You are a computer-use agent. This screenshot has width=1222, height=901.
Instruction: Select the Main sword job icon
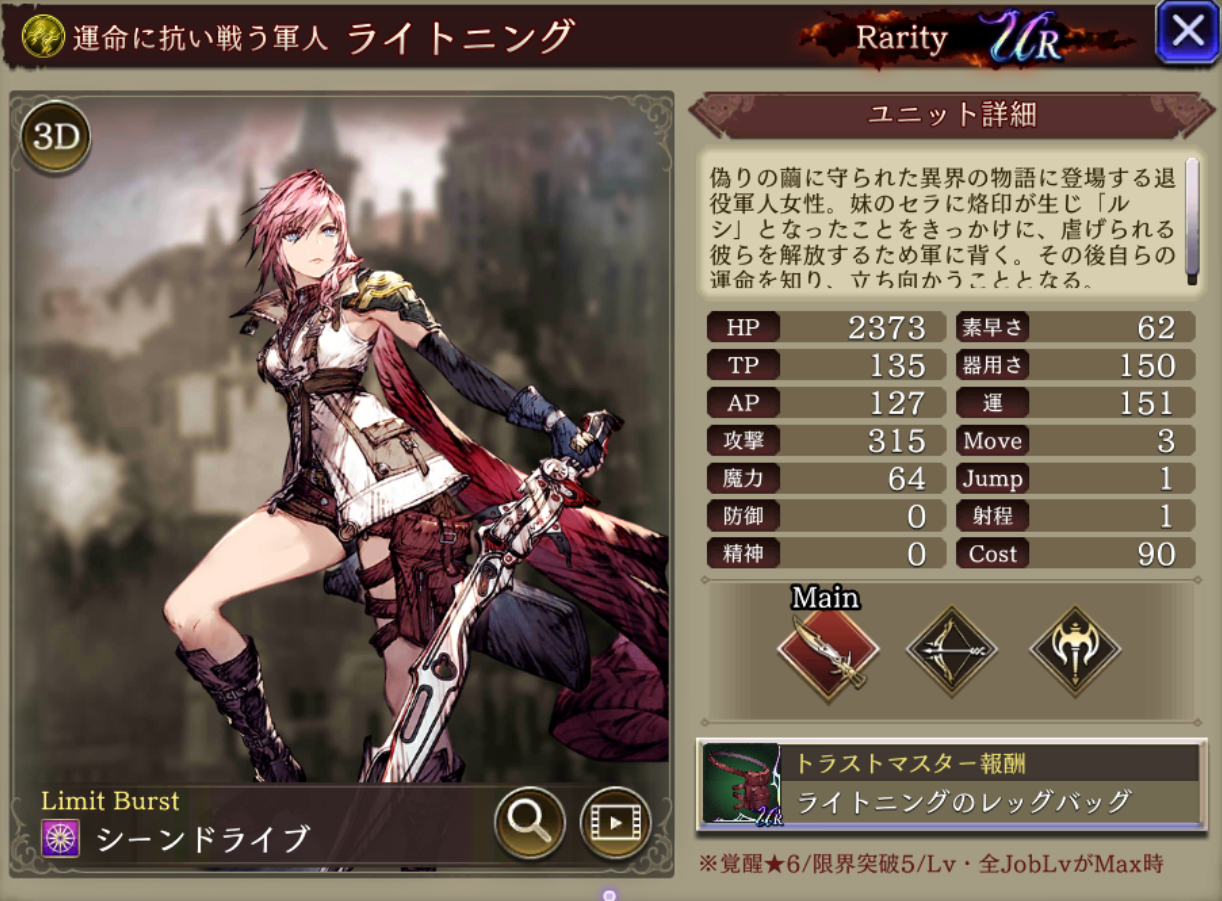[x=828, y=653]
